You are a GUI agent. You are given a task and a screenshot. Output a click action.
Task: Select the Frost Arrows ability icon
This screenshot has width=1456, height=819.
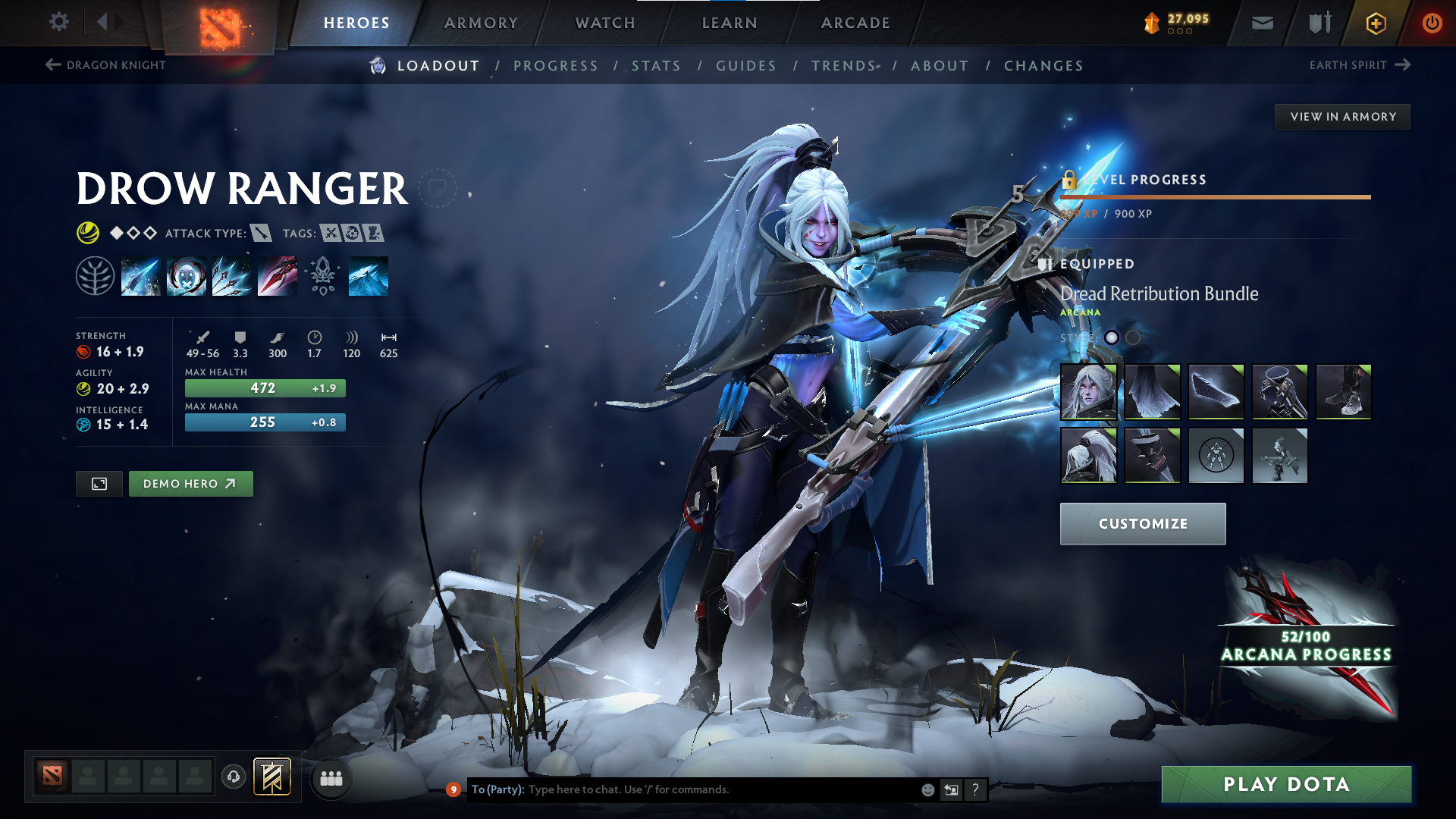coord(140,275)
